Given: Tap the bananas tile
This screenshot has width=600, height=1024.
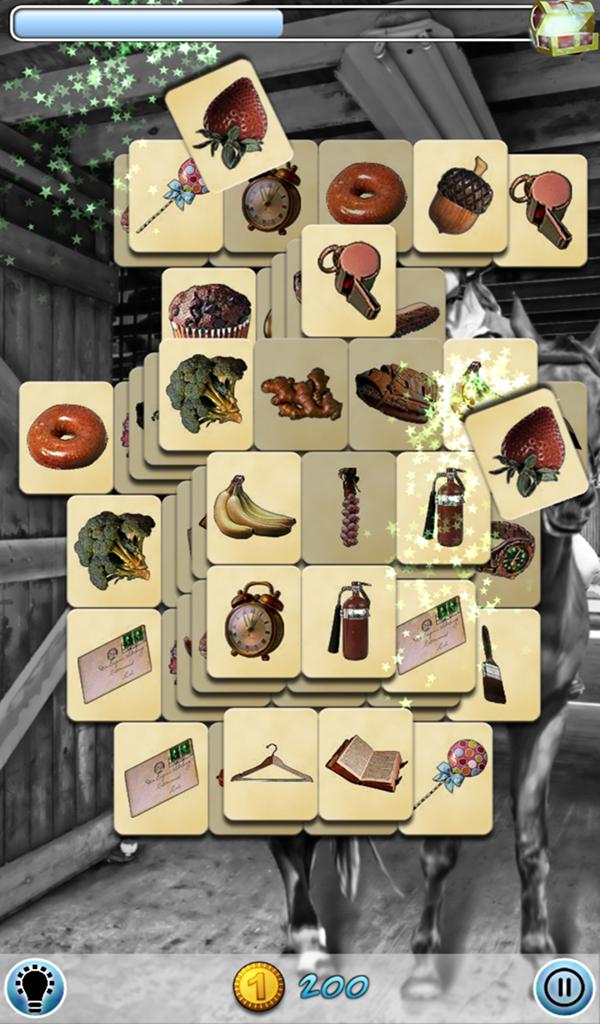Looking at the screenshot, I should coord(253,507).
